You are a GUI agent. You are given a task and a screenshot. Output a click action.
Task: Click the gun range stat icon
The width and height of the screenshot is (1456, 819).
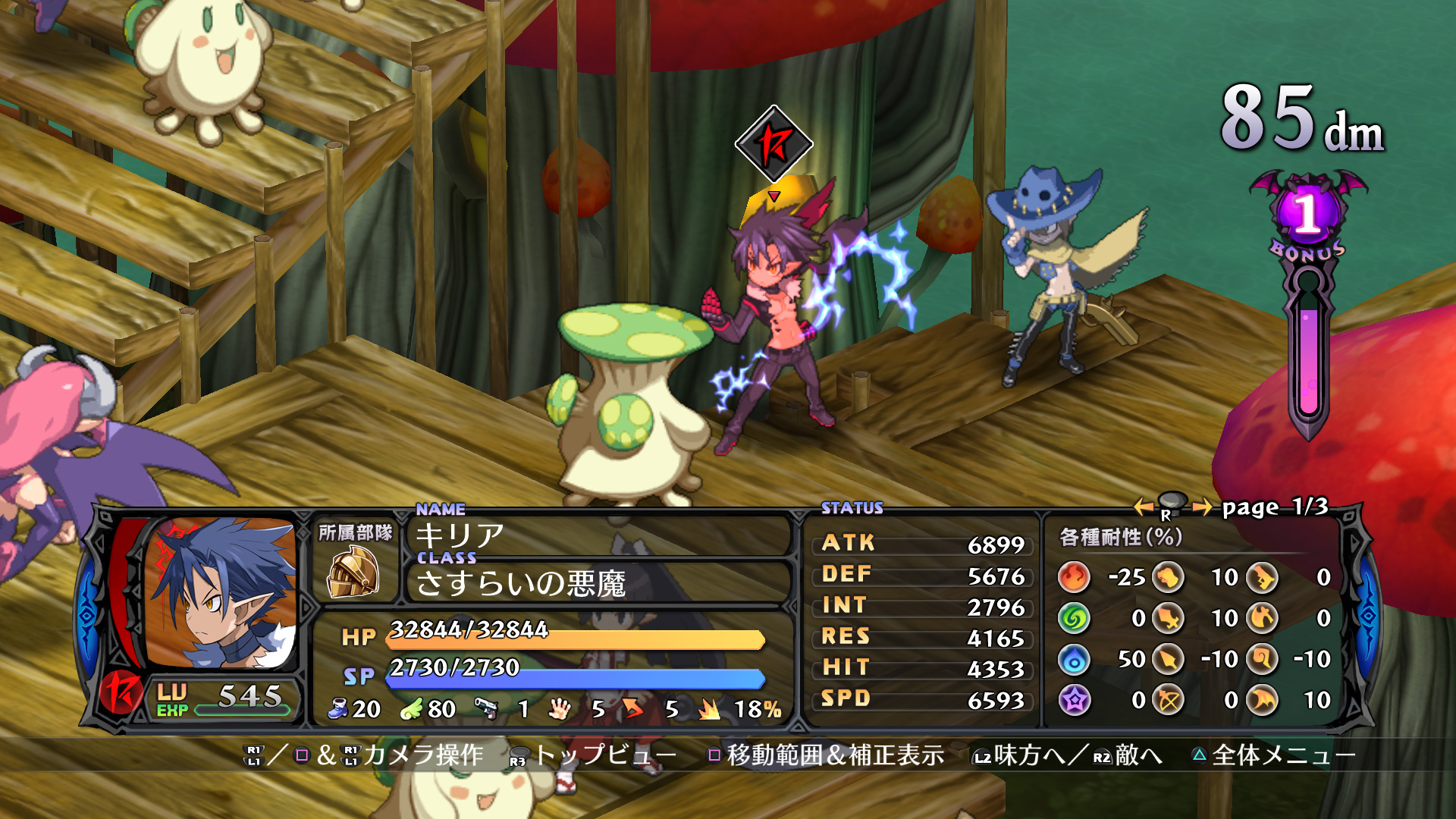487,708
